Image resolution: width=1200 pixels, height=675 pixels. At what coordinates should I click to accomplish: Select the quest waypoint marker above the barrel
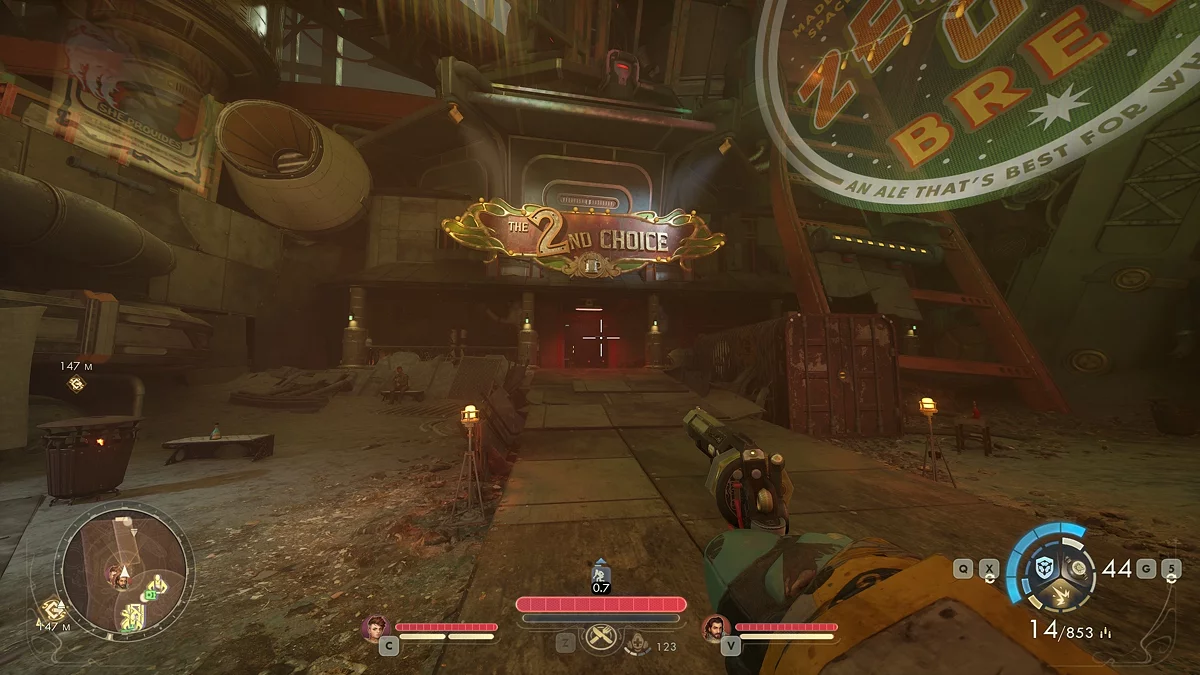point(75,383)
